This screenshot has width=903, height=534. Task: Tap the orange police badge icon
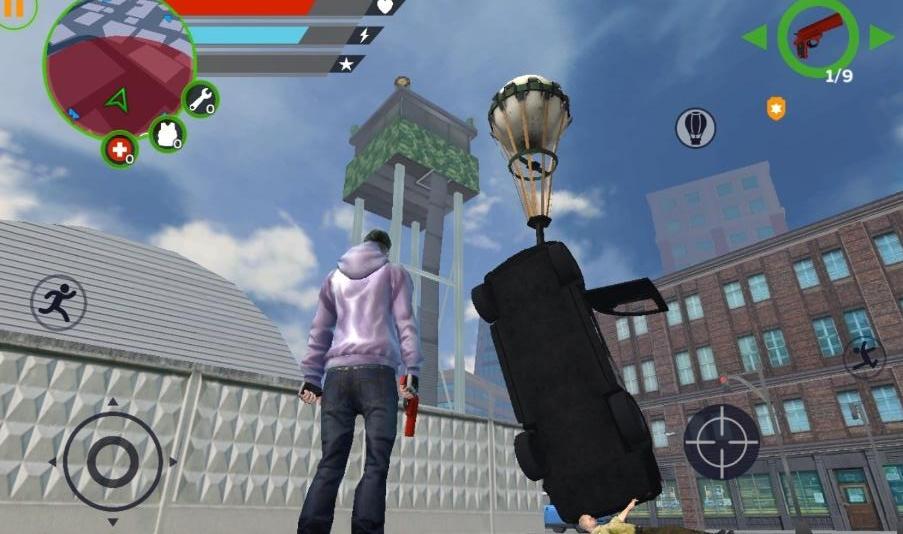776,108
